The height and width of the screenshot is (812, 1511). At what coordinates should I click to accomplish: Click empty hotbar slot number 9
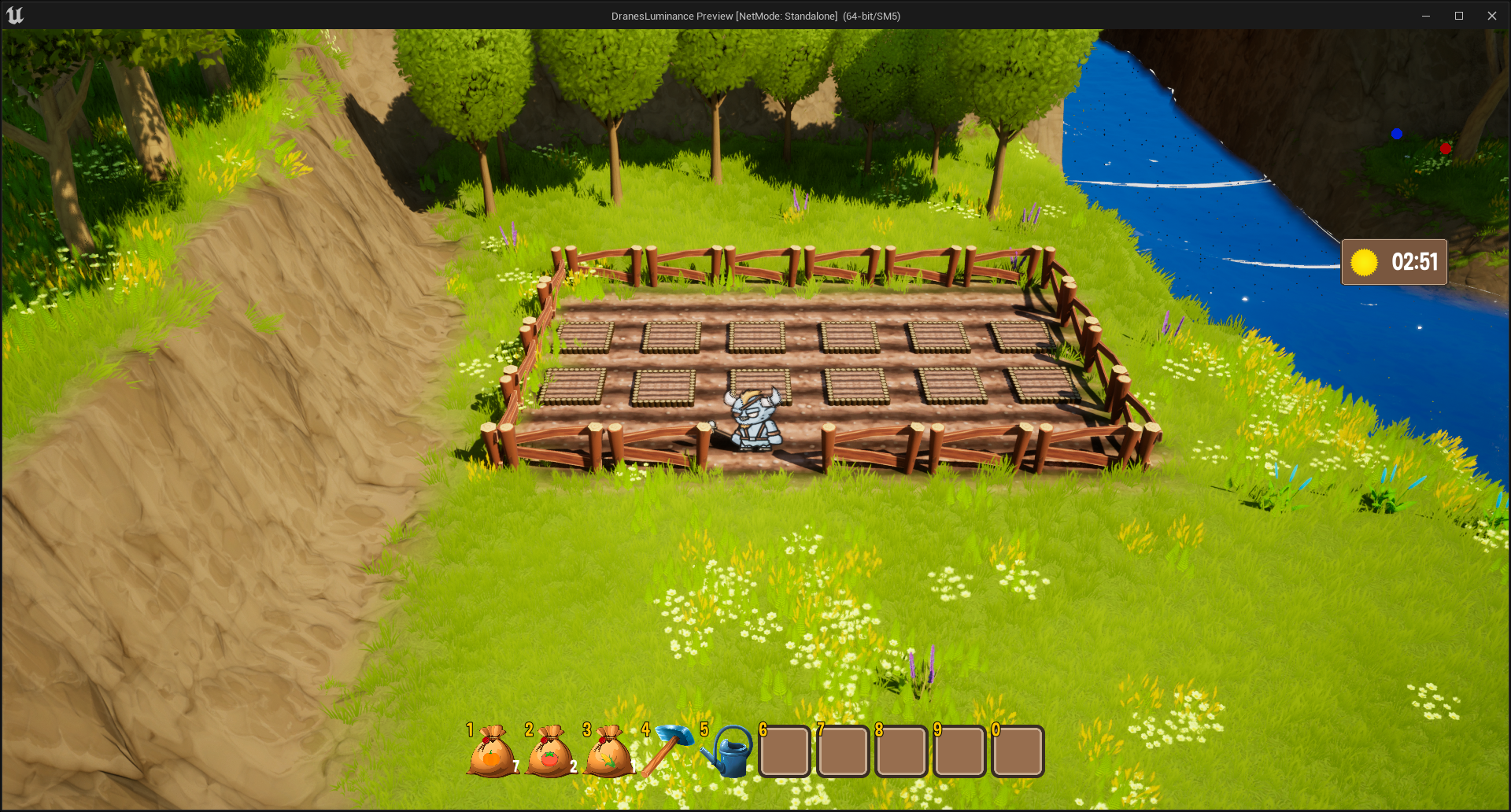coord(959,752)
